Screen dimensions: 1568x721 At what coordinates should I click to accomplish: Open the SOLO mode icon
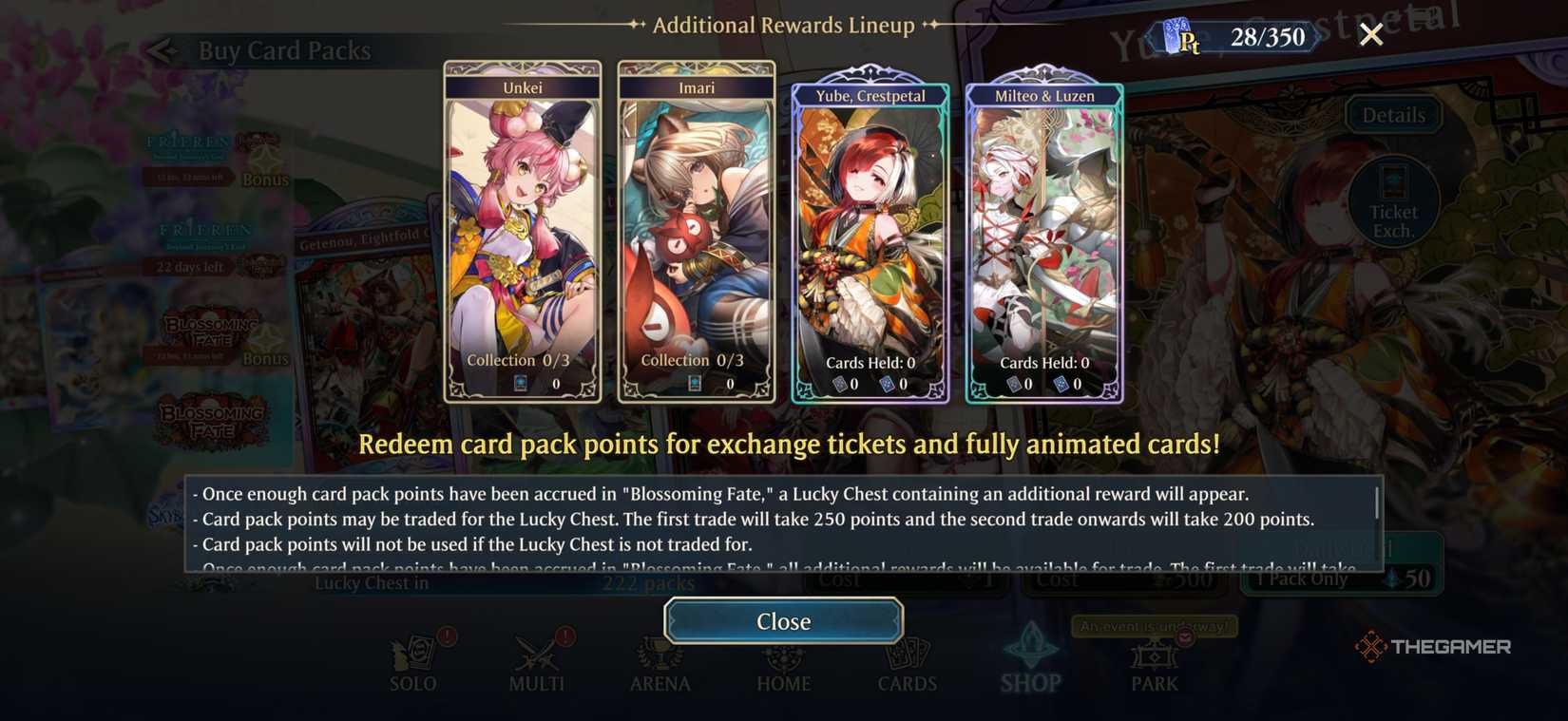[412, 655]
